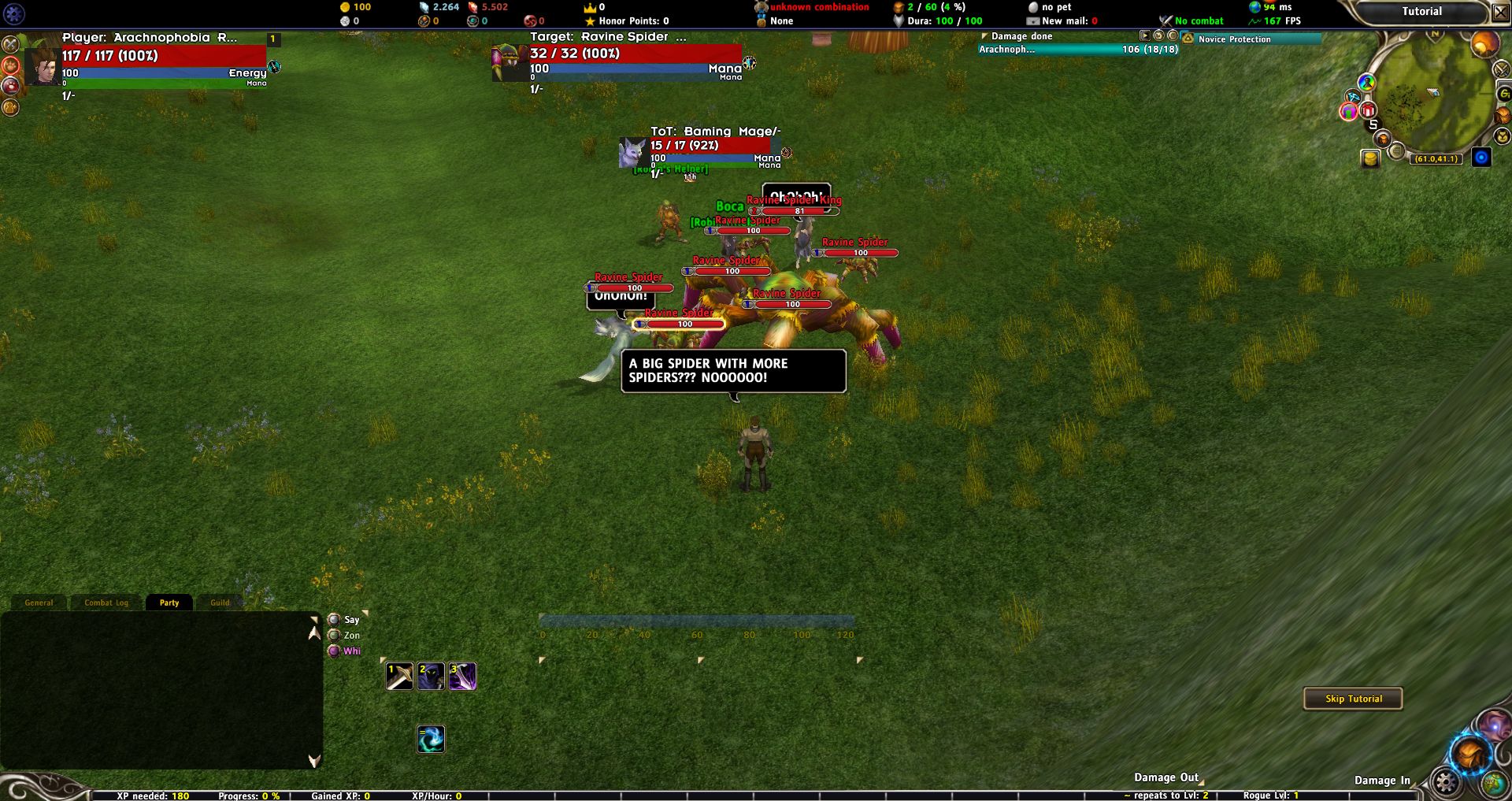
Task: Select the Party chat tab
Action: click(169, 603)
